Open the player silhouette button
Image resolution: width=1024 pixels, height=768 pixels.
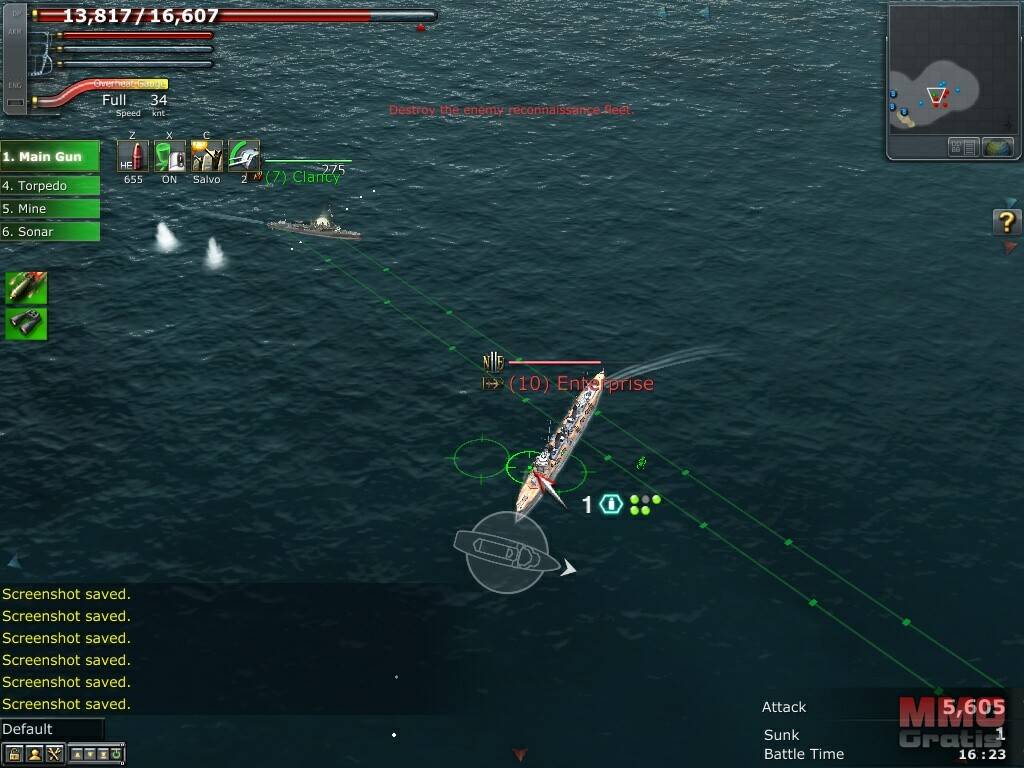pyautogui.click(x=34, y=754)
